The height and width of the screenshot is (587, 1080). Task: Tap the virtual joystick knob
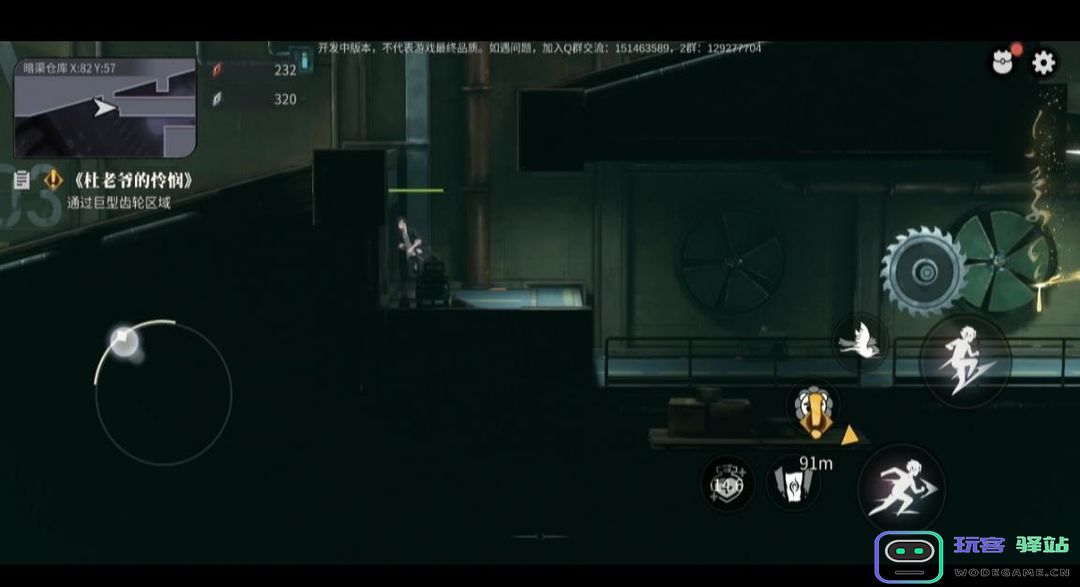(124, 342)
